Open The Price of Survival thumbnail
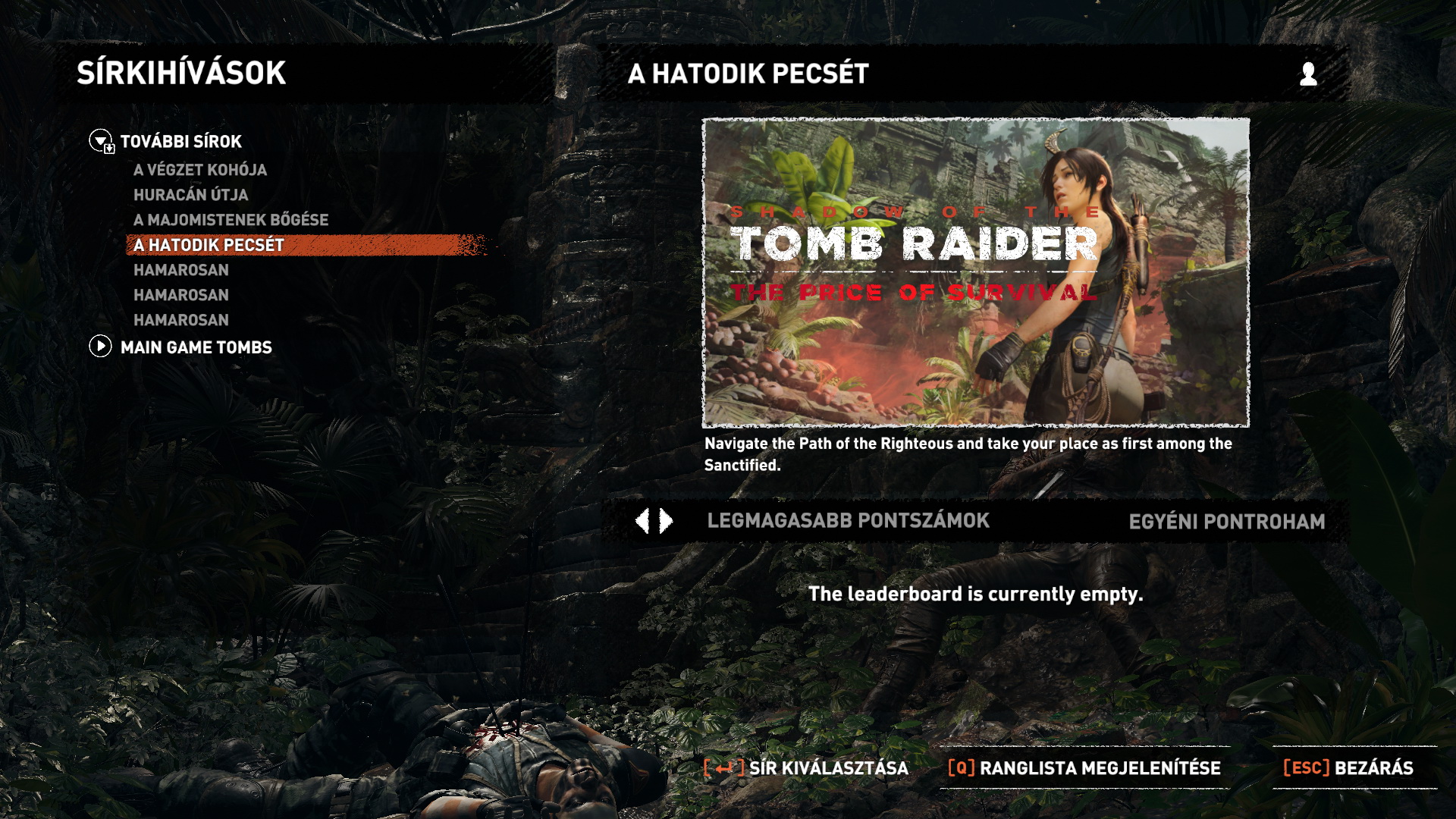Image resolution: width=1456 pixels, height=819 pixels. tap(976, 272)
